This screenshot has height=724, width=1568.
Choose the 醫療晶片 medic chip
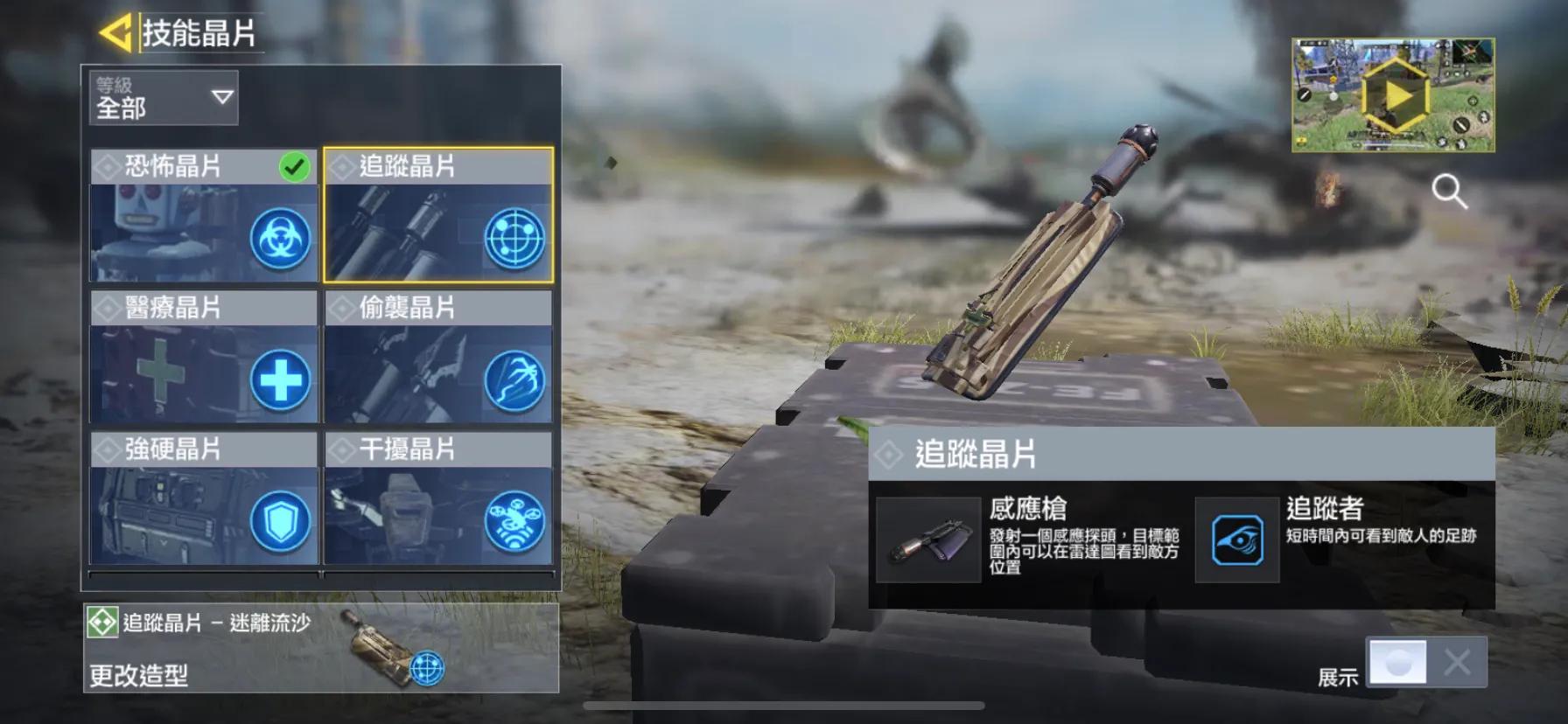(x=204, y=358)
